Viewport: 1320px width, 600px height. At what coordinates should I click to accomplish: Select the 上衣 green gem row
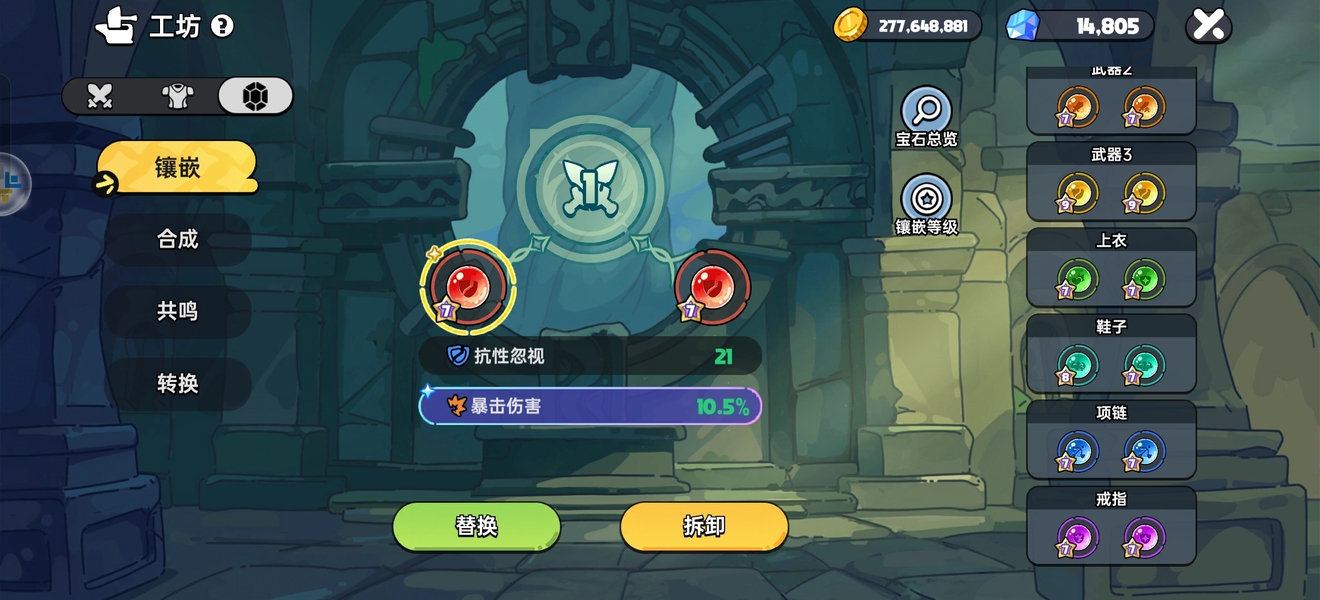[x=1111, y=268]
